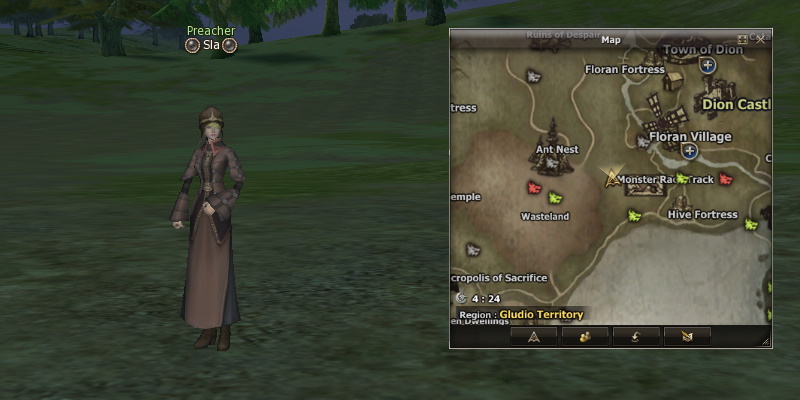Click the Floran Fortress map label

tap(624, 70)
